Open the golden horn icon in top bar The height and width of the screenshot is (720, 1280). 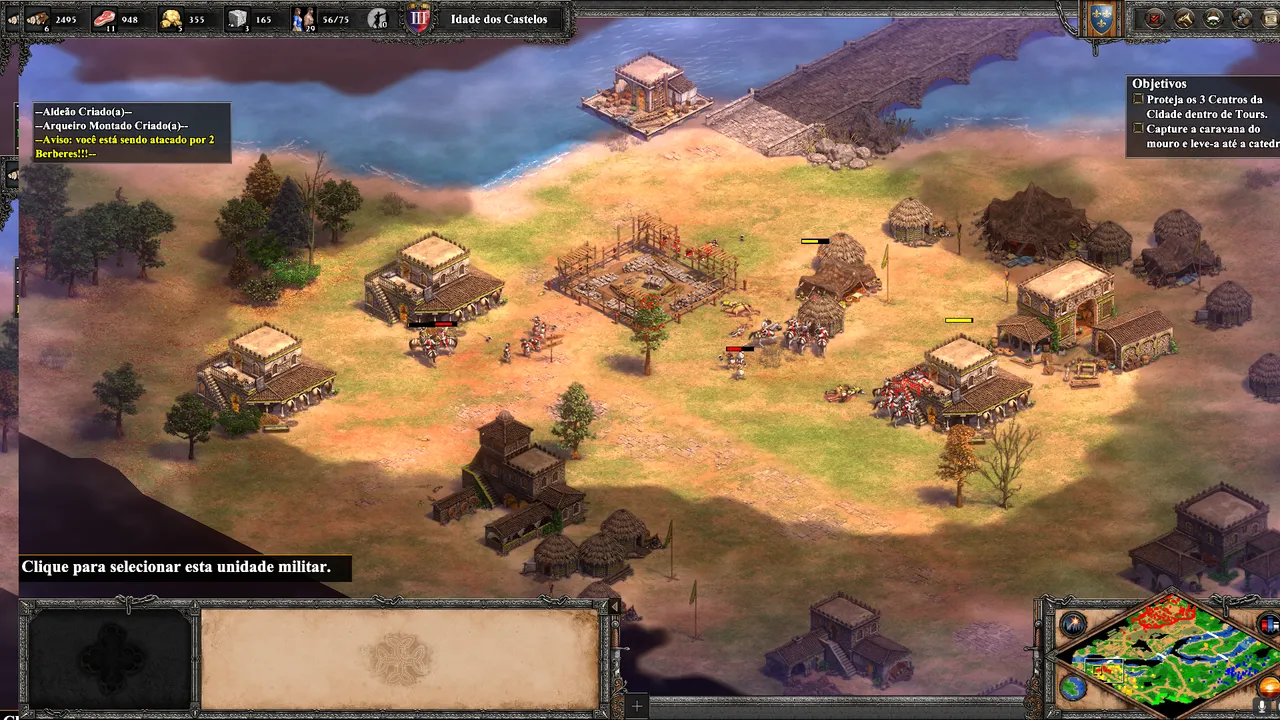(x=1185, y=18)
